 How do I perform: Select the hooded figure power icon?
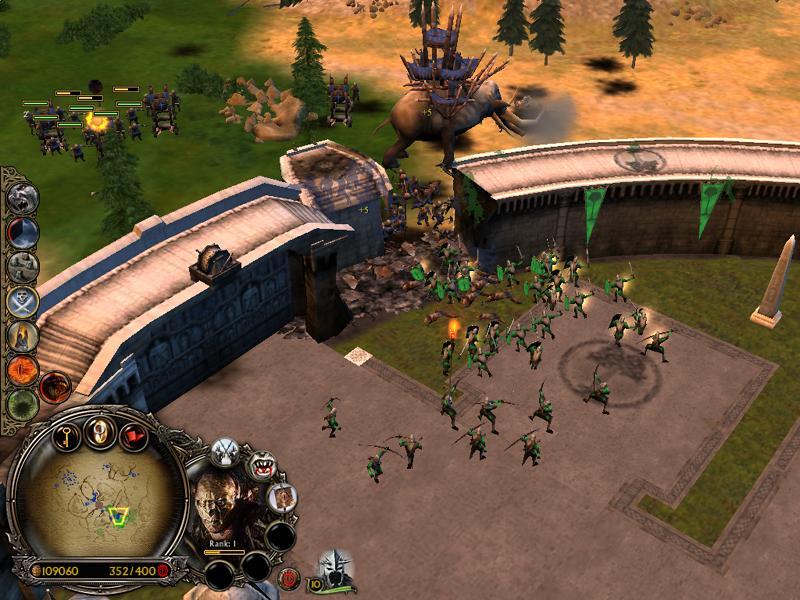point(22,335)
